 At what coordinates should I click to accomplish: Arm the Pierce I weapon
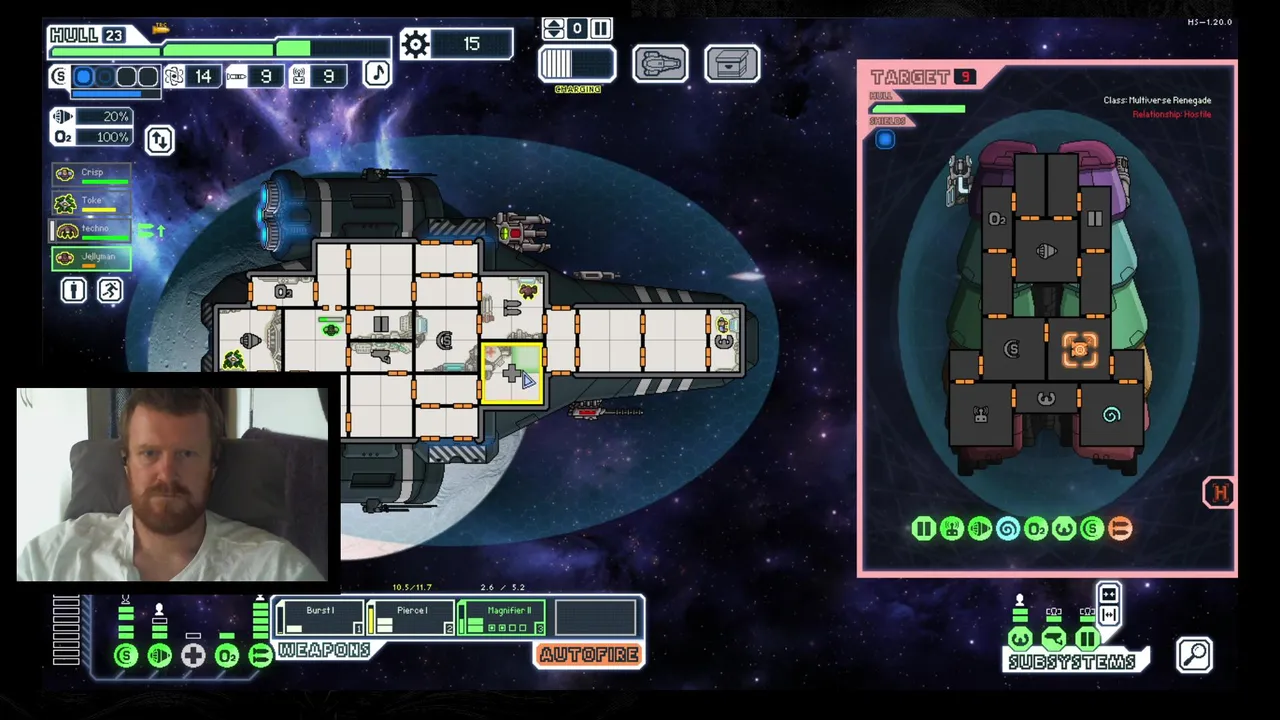411,617
